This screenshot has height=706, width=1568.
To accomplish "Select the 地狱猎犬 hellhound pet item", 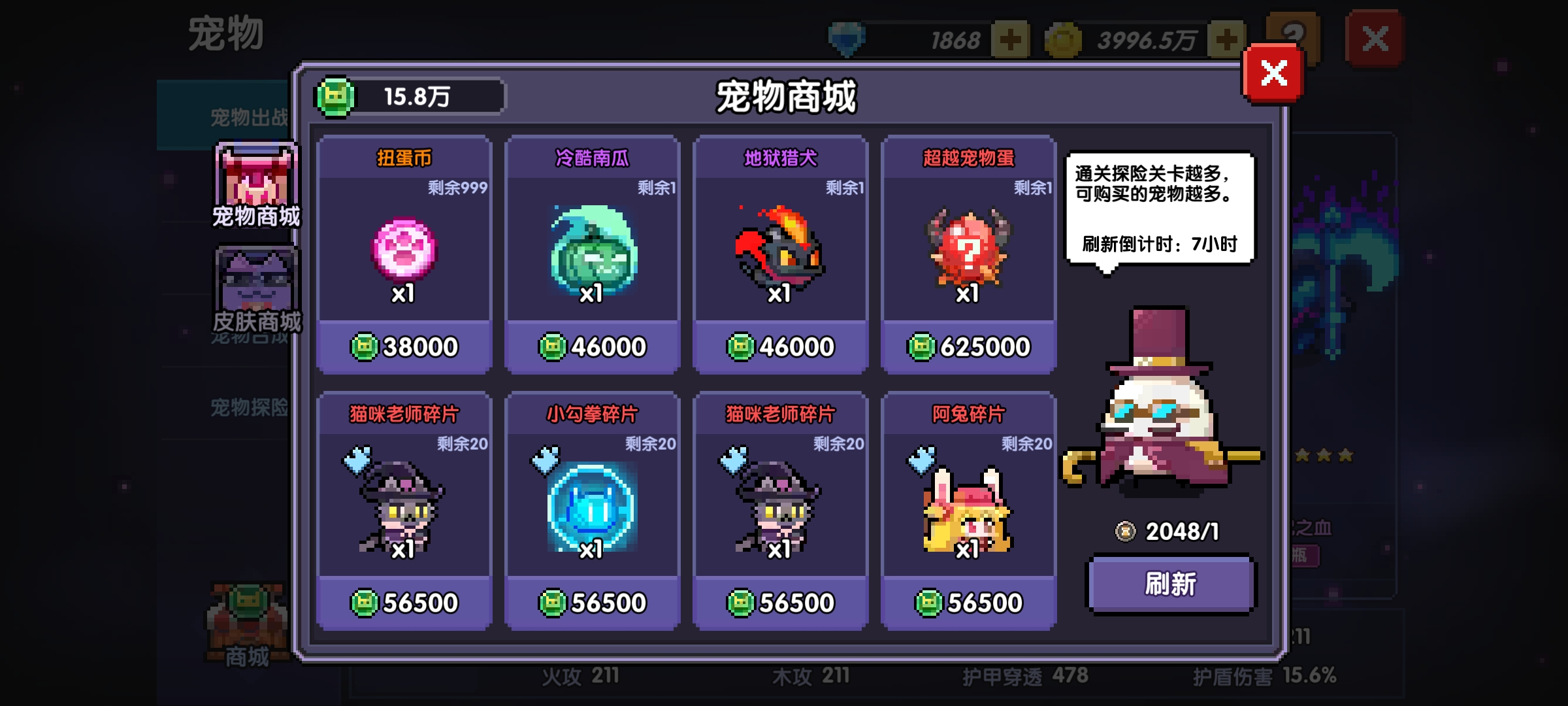I will (x=780, y=255).
